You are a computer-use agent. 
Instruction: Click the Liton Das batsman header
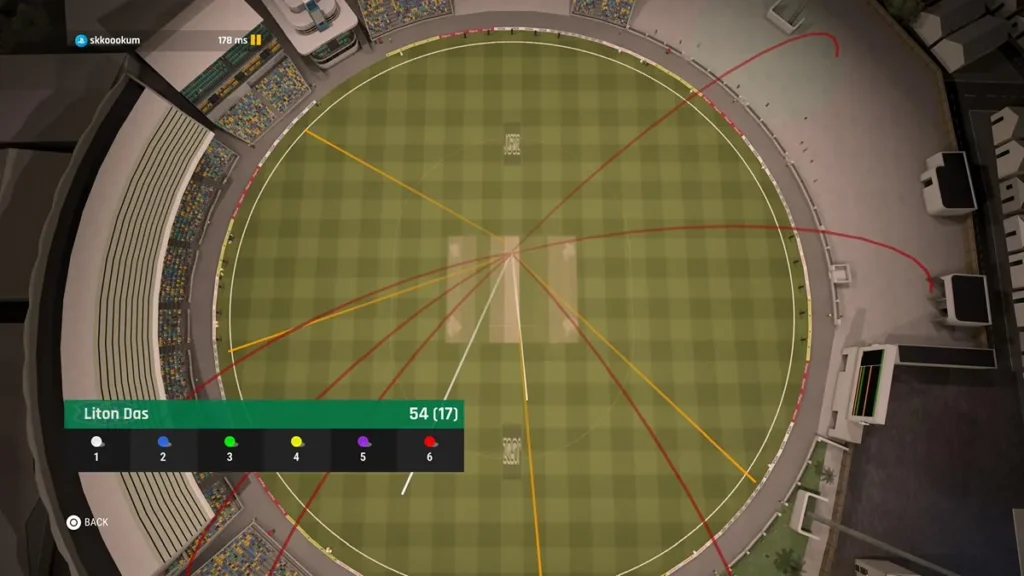pos(263,414)
